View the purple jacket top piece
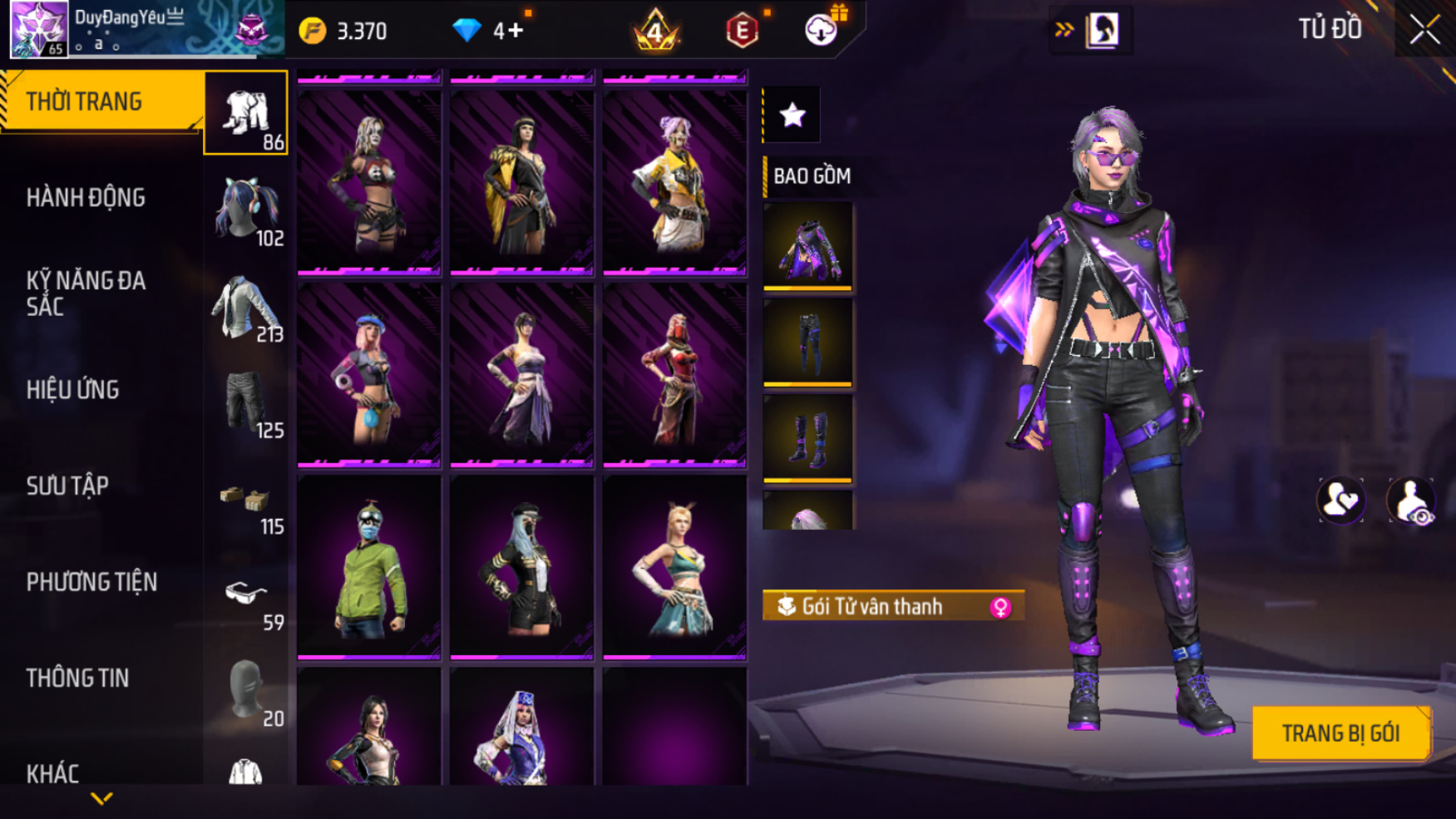Screen dimensions: 1456x819 pyautogui.click(x=807, y=246)
